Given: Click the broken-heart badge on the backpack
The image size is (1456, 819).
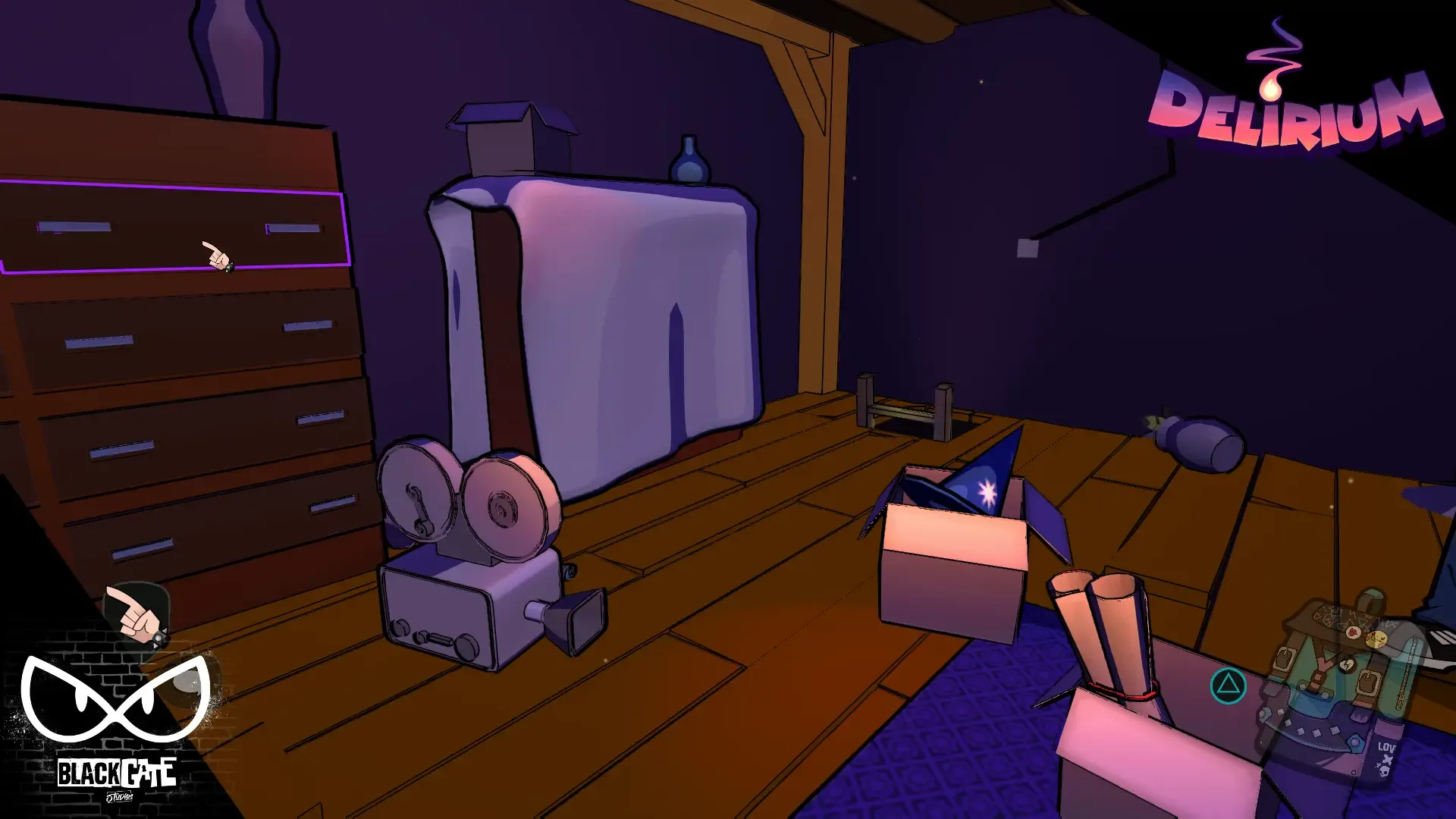Looking at the screenshot, I should point(1348,664).
